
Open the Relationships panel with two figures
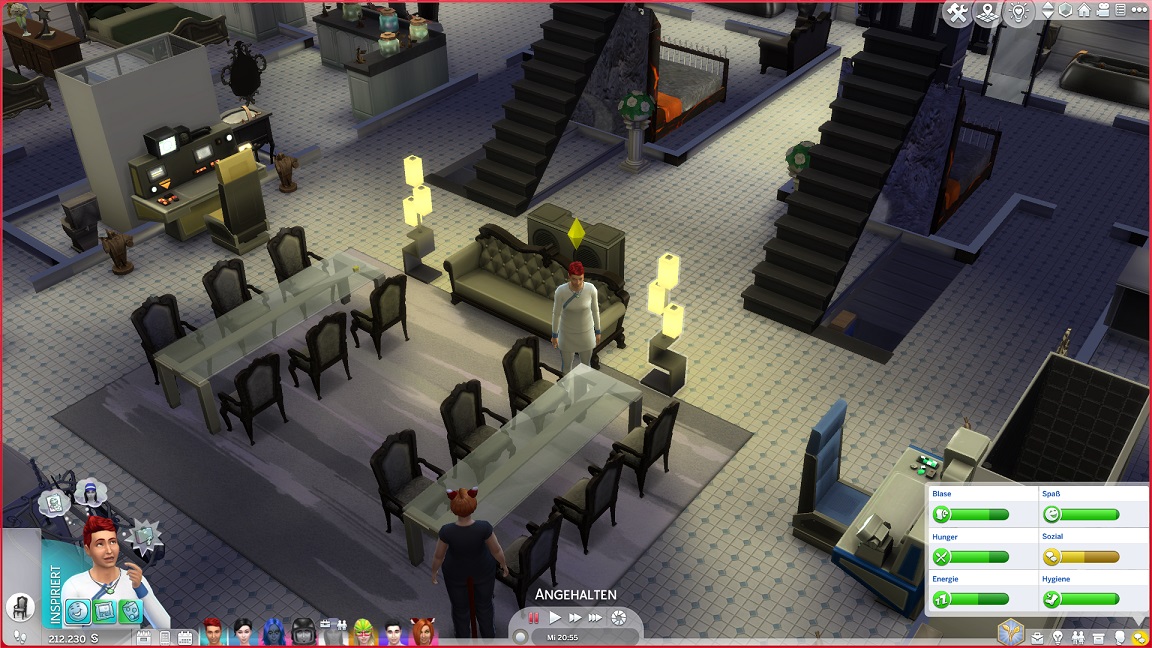click(x=1078, y=637)
